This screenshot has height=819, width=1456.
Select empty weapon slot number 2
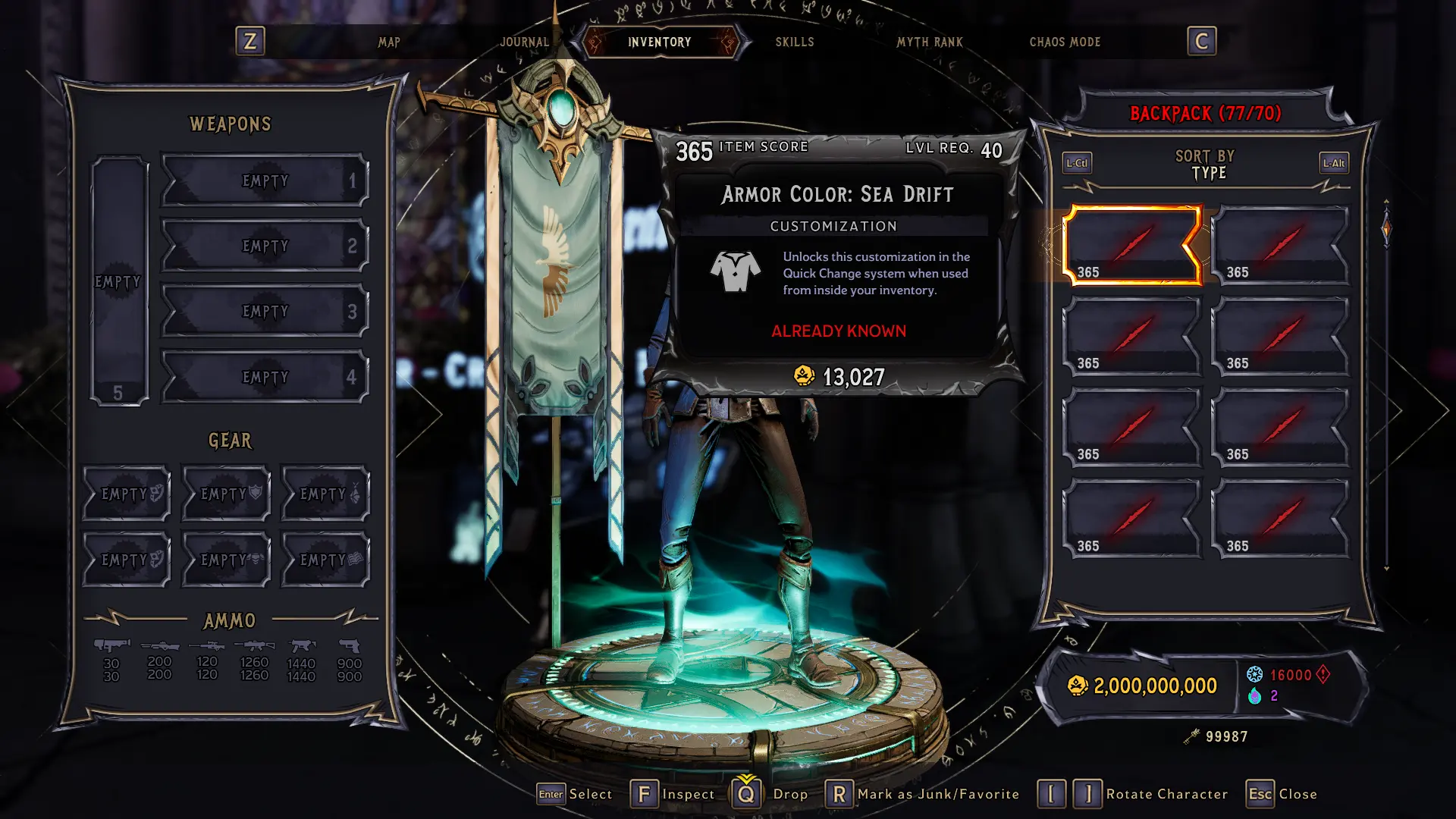coord(265,246)
